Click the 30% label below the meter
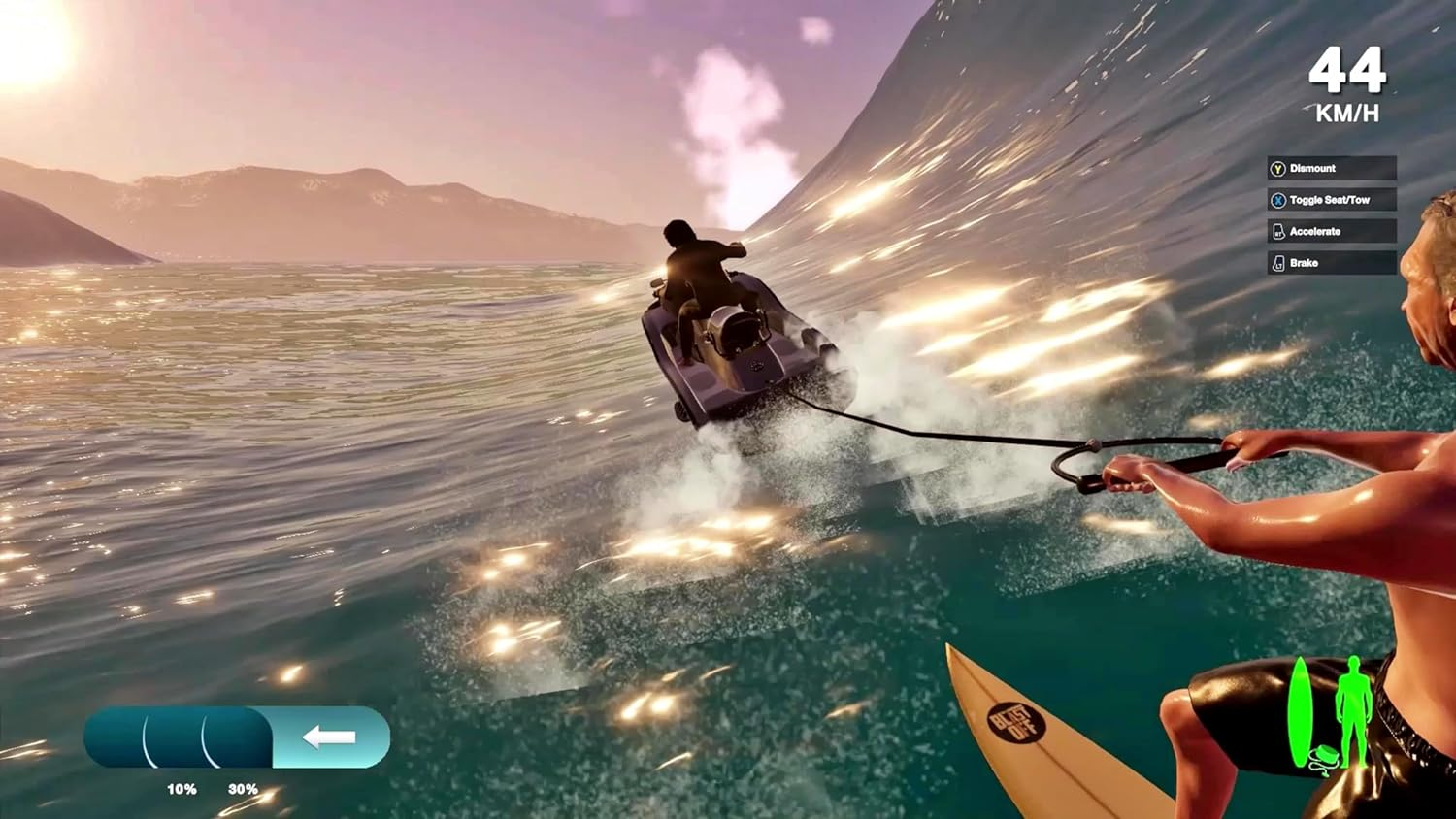This screenshot has height=819, width=1456. 244,789
